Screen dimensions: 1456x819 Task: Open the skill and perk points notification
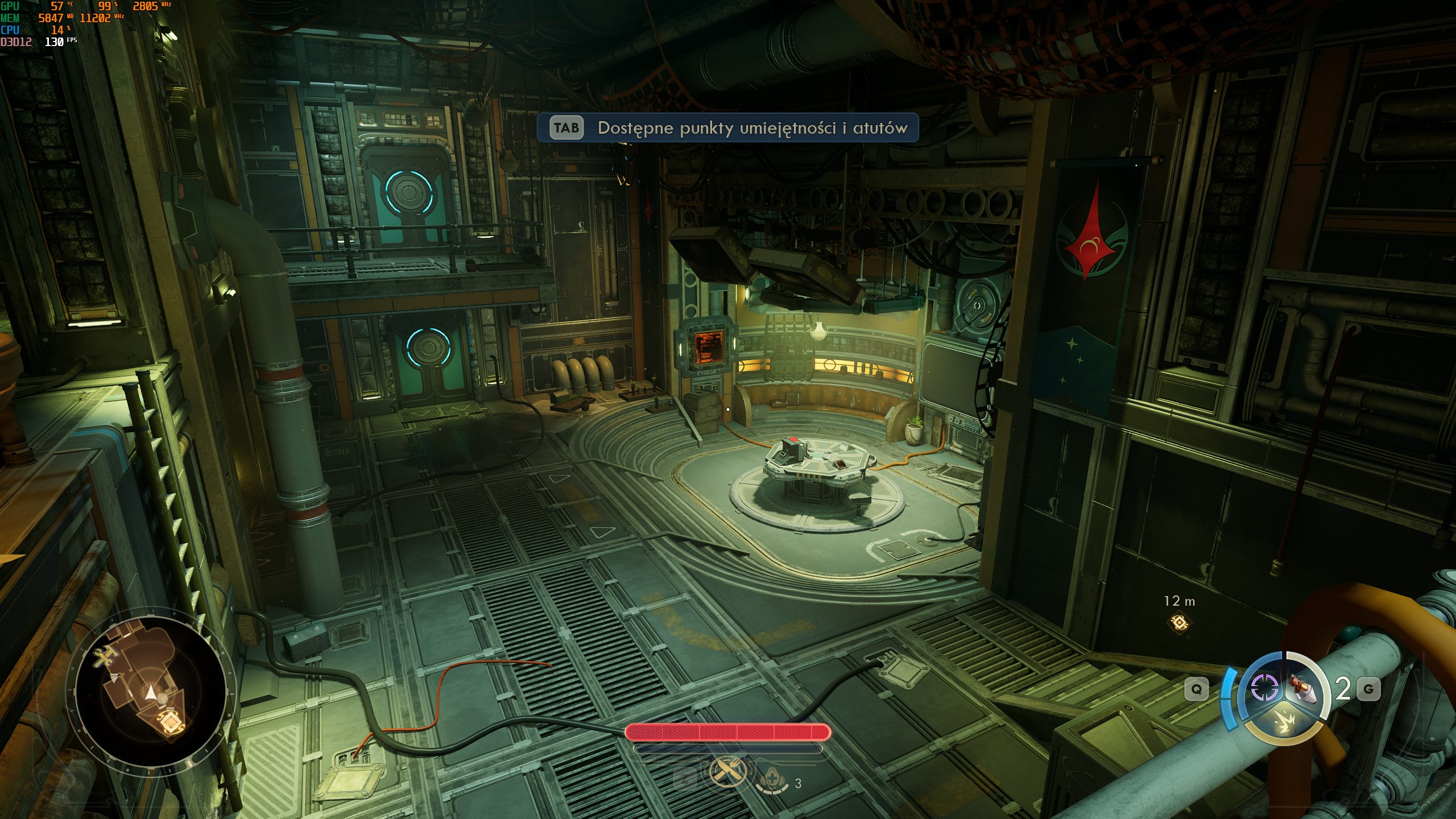pos(728,128)
